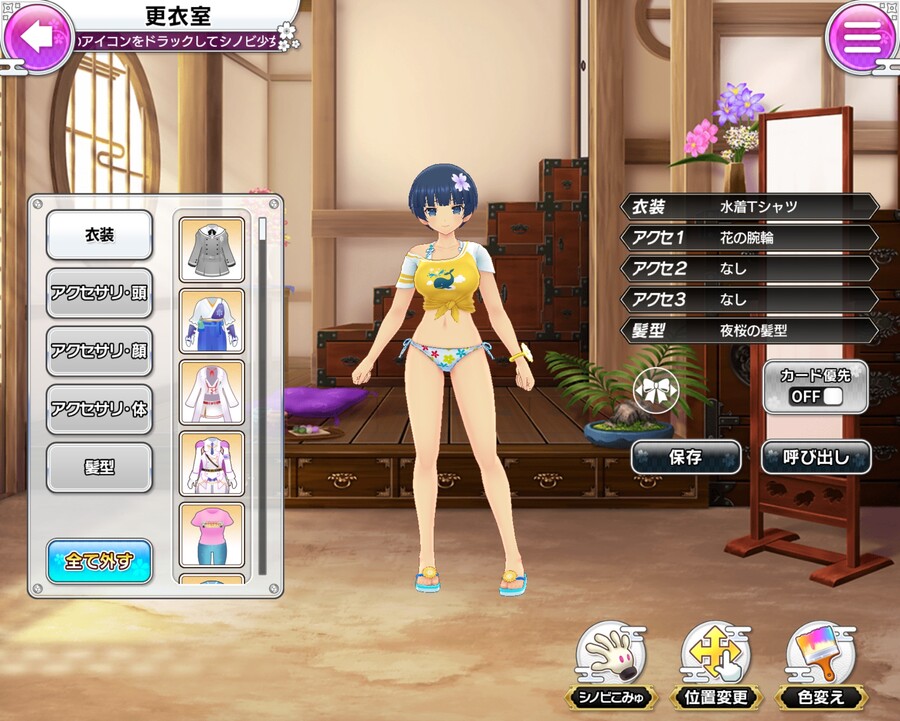Select the empty アクセ2 slot
The height and width of the screenshot is (721, 900).
coord(750,268)
